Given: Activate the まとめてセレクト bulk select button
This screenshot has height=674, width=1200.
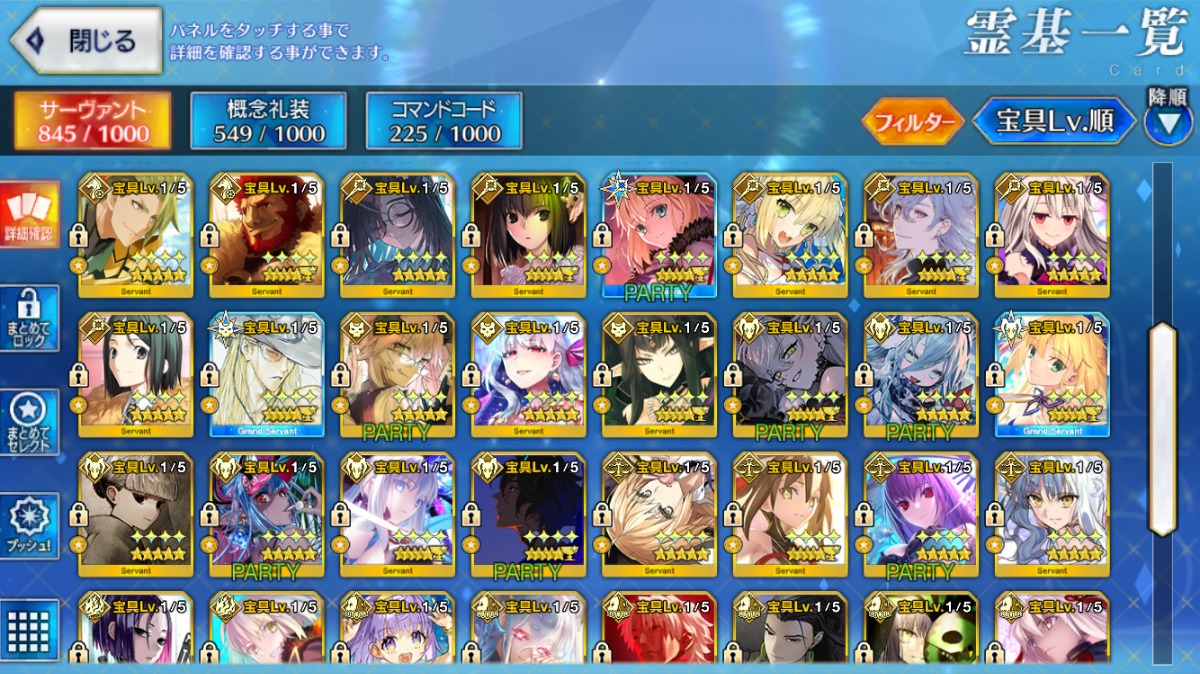Looking at the screenshot, I should click(x=29, y=422).
